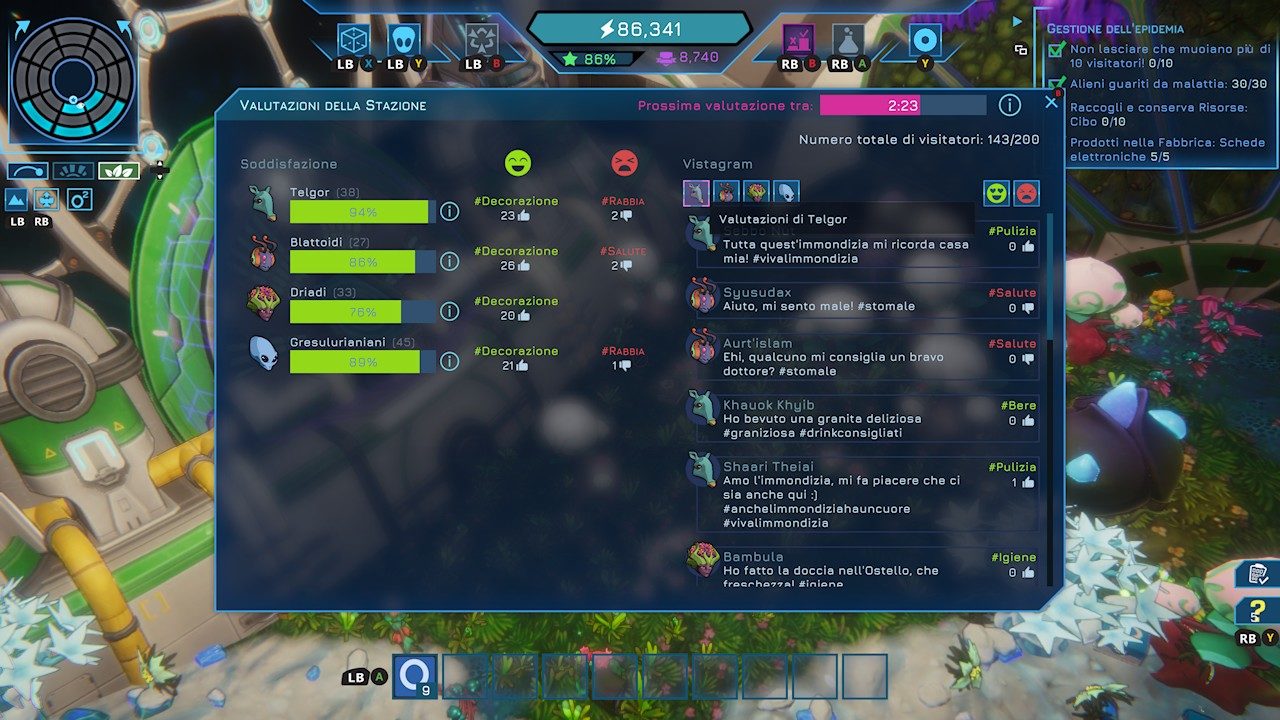Select the Gresulurianiani filter in Vistagram
1280x720 pixels.
[786, 193]
